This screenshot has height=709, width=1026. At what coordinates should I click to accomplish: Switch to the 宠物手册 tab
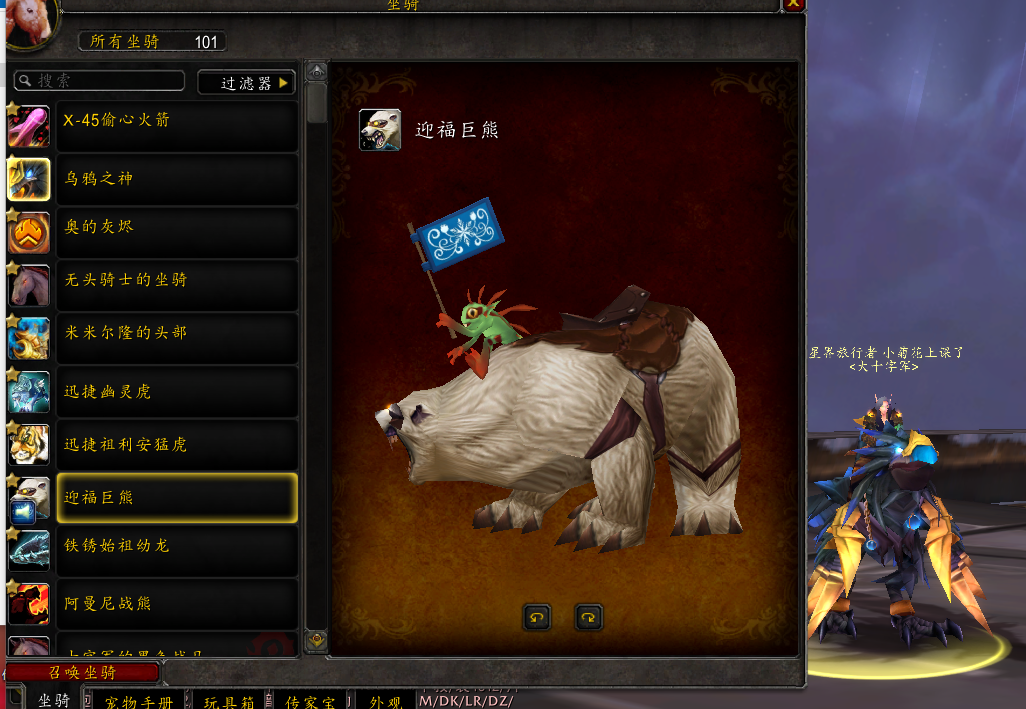pos(138,700)
